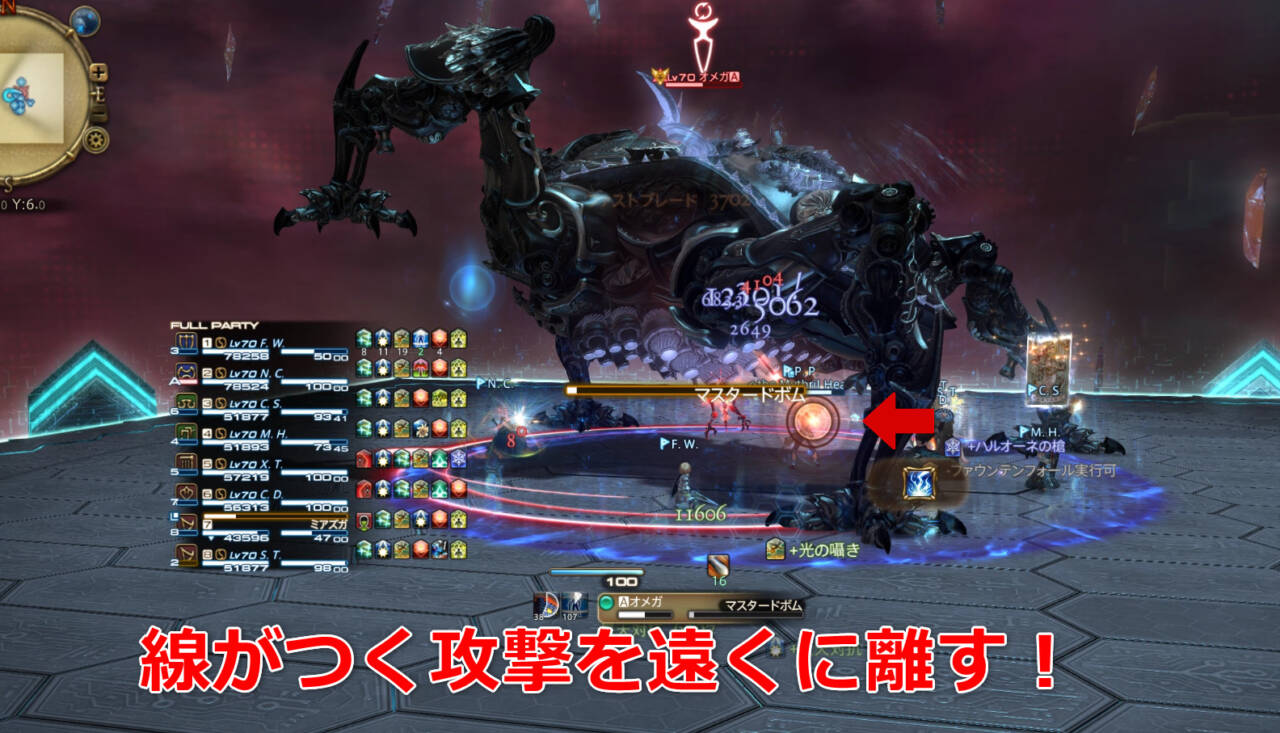The width and height of the screenshot is (1280, 733).
Task: Click the enmity letter A beside N. C.
Action: click(175, 381)
